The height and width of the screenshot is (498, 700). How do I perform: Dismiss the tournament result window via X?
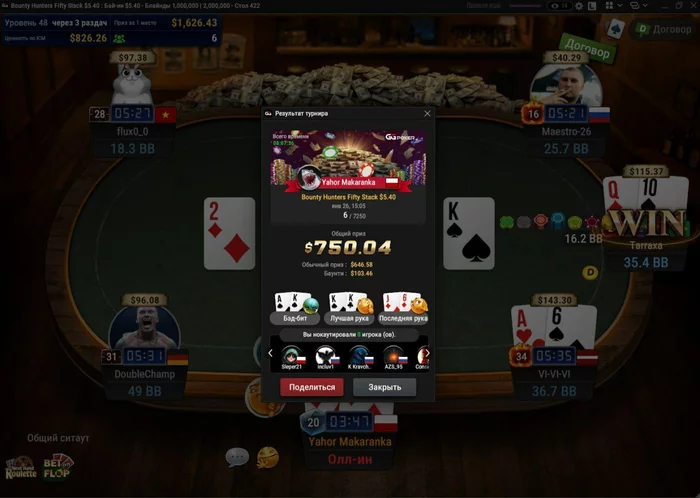427,114
